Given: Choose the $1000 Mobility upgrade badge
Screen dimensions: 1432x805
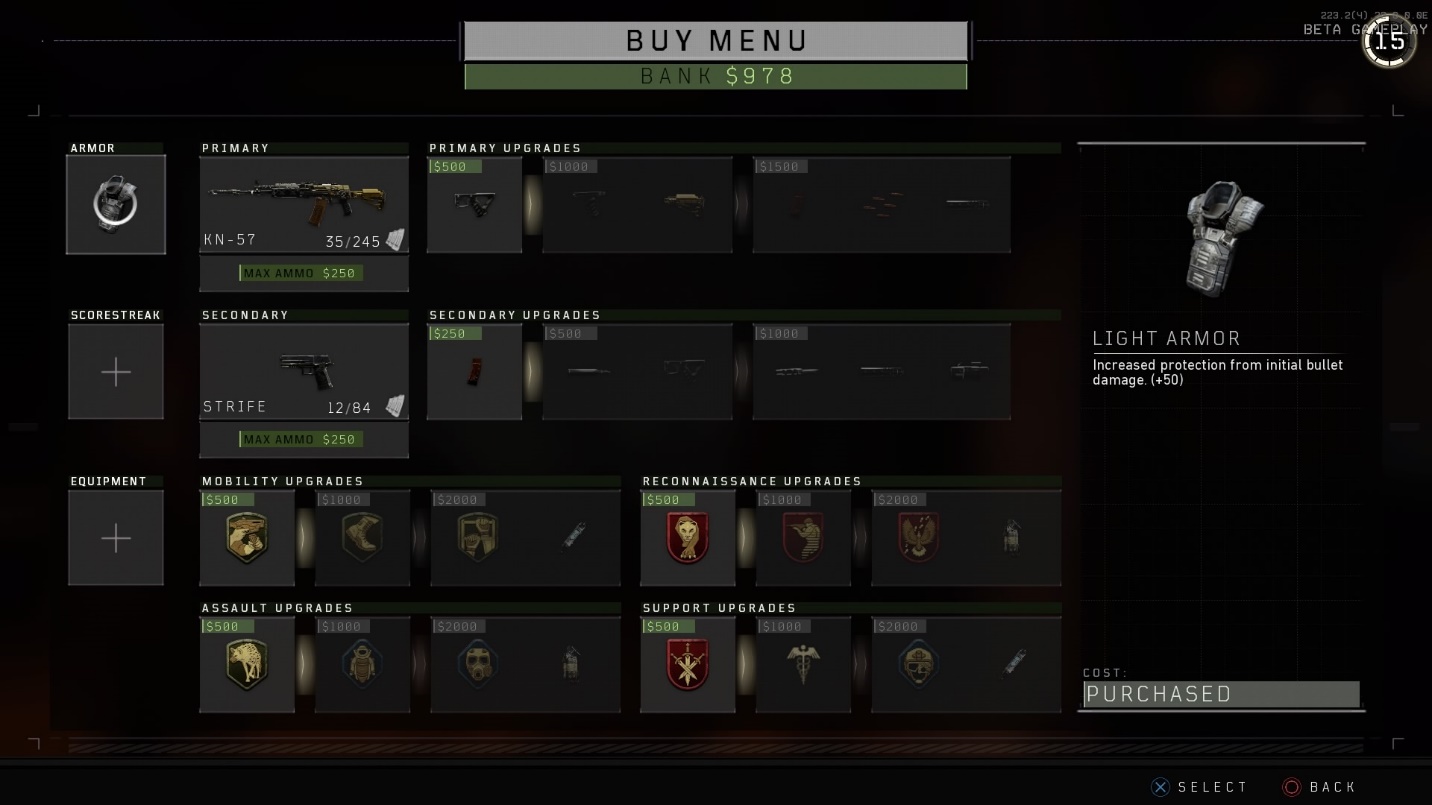Looking at the screenshot, I should point(362,538).
